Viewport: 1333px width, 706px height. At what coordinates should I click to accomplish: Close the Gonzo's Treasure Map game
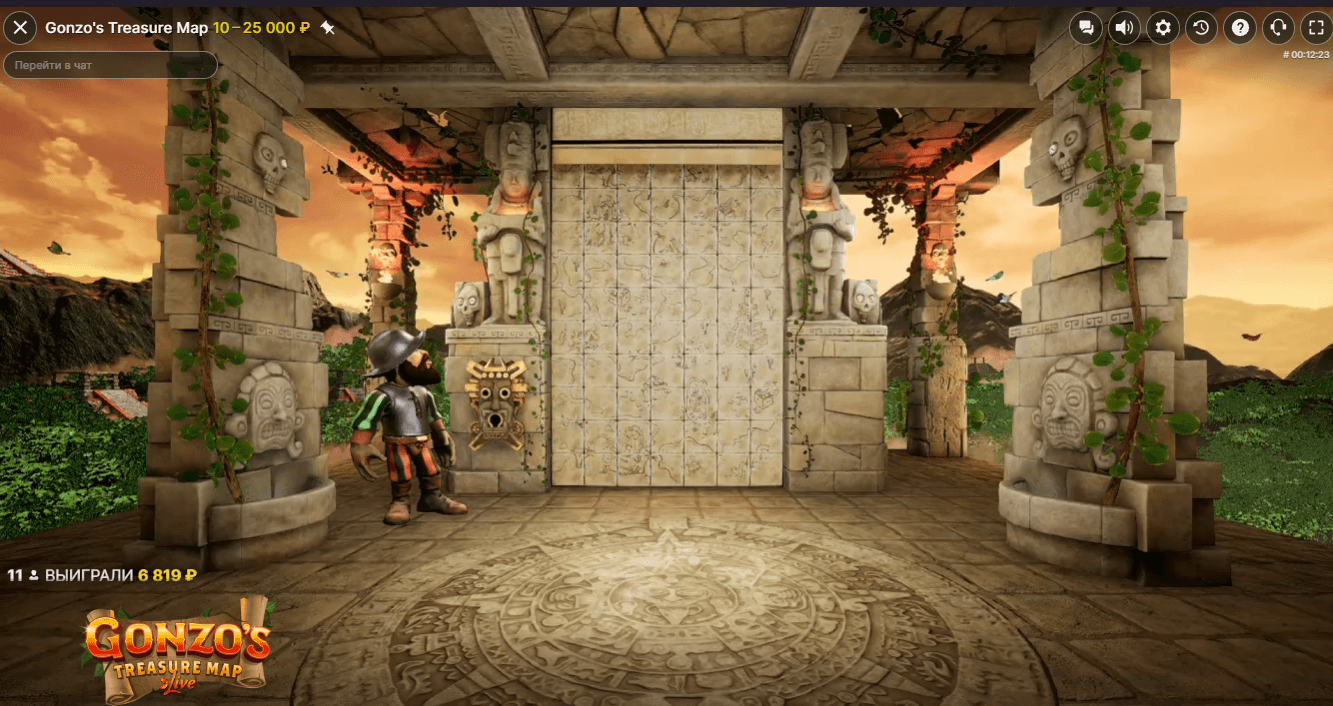tap(20, 28)
